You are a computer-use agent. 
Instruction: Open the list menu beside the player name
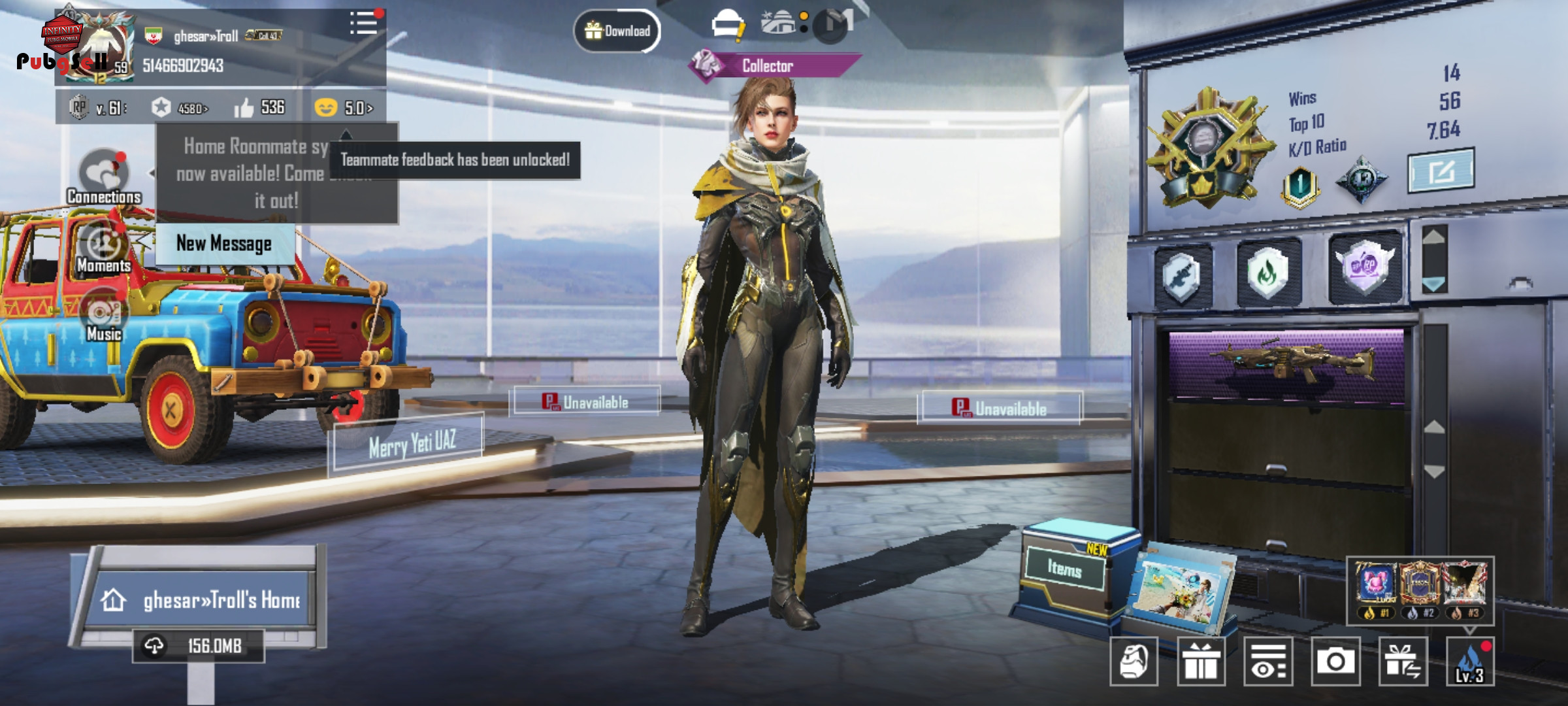tap(363, 24)
